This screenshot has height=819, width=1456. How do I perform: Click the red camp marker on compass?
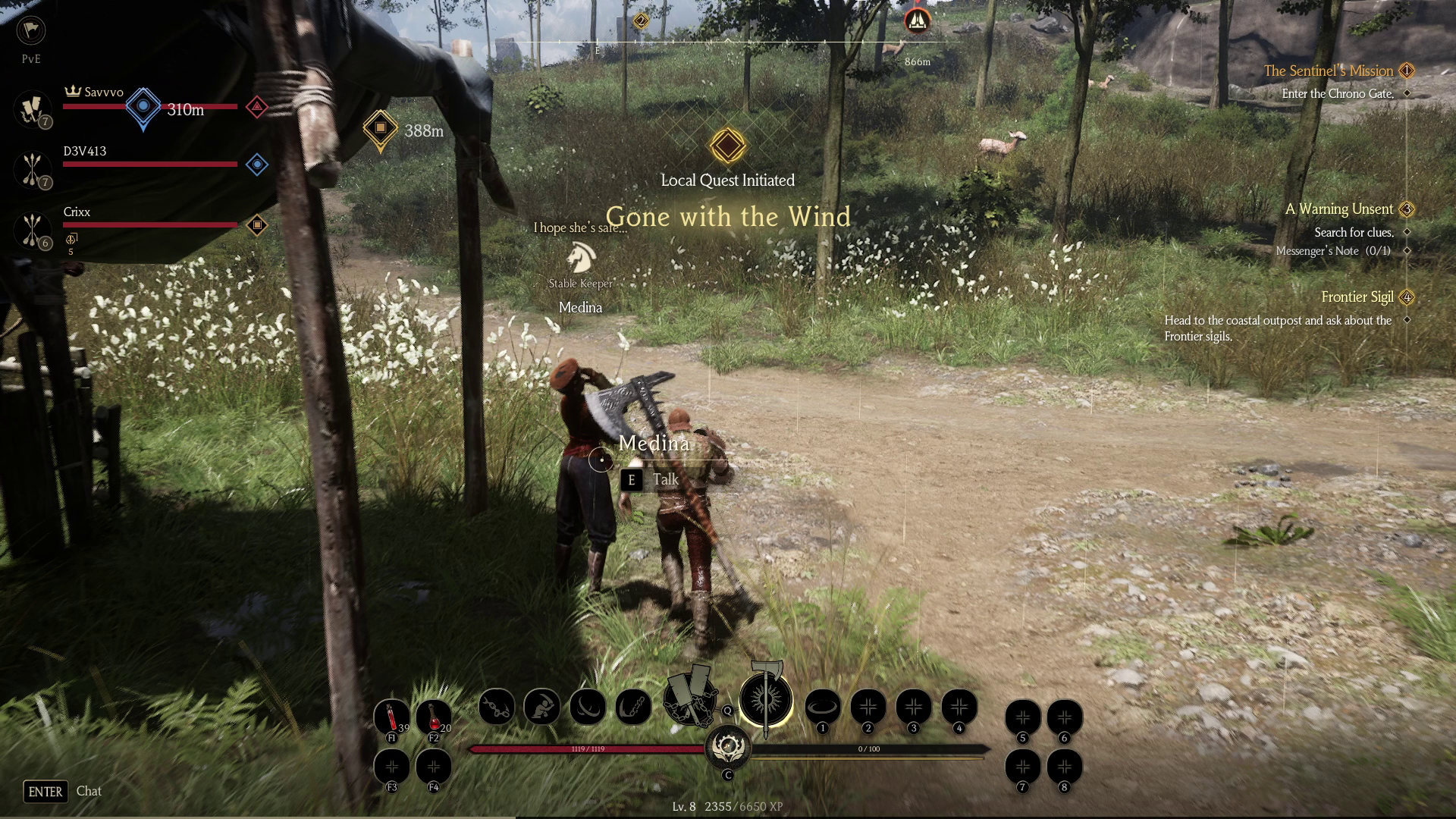[x=917, y=20]
